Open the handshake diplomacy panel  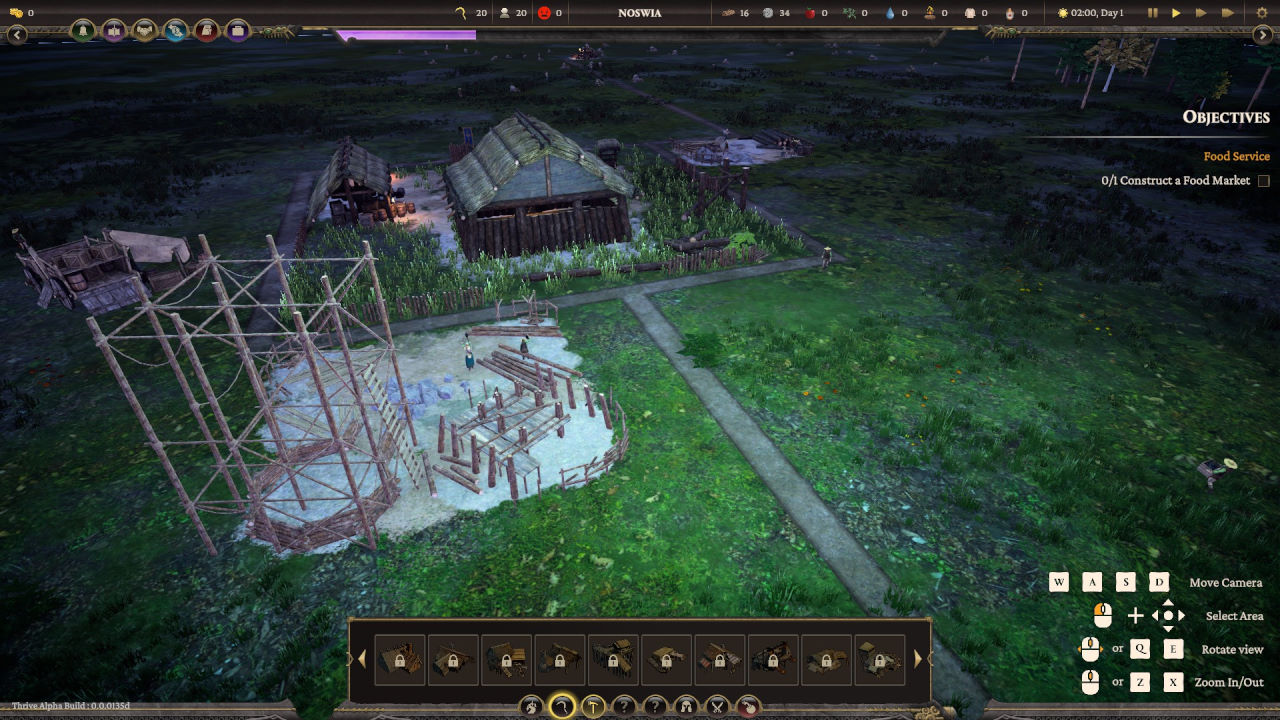click(x=145, y=31)
